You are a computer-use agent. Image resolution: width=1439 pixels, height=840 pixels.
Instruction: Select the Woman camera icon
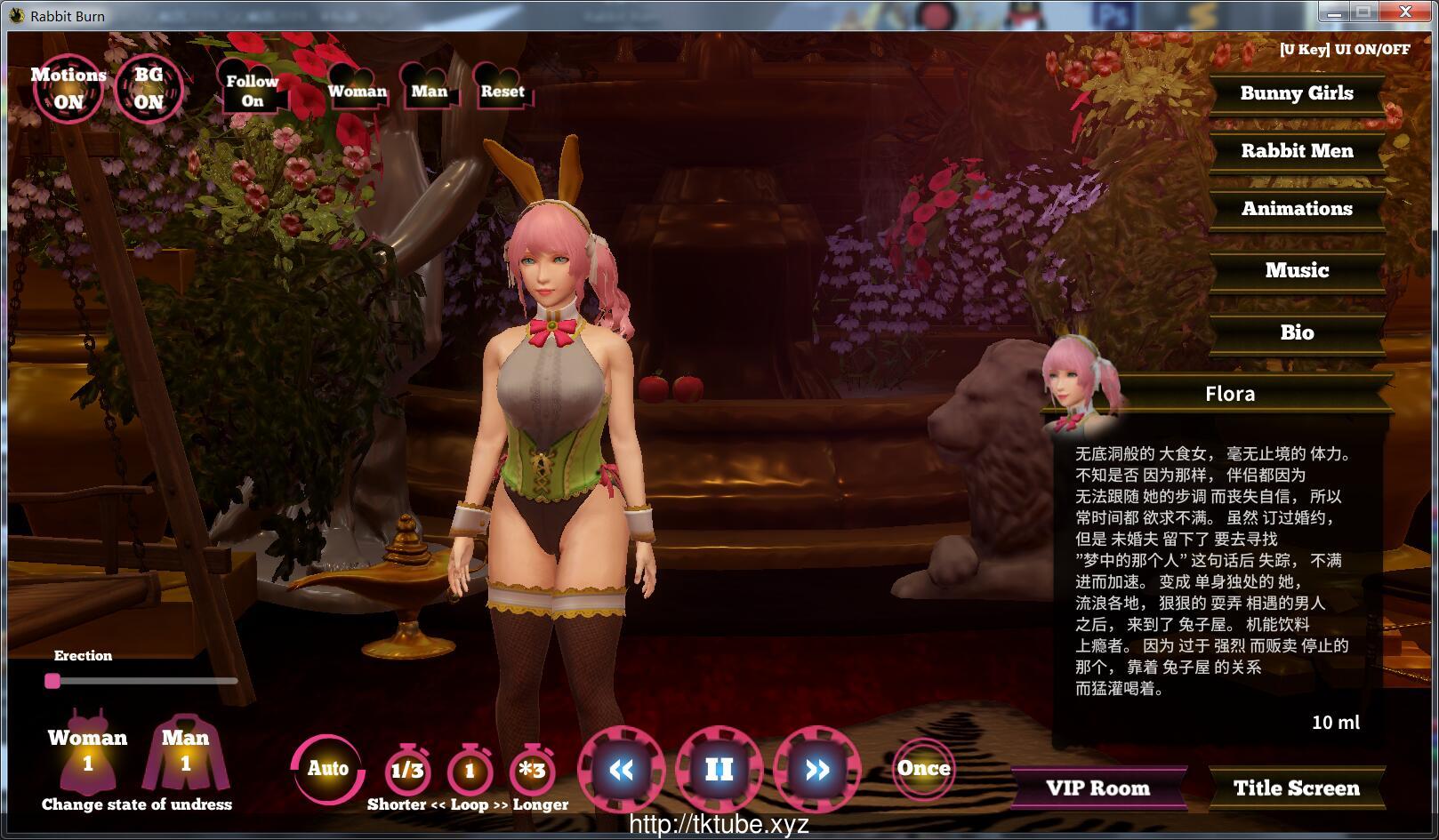(357, 91)
